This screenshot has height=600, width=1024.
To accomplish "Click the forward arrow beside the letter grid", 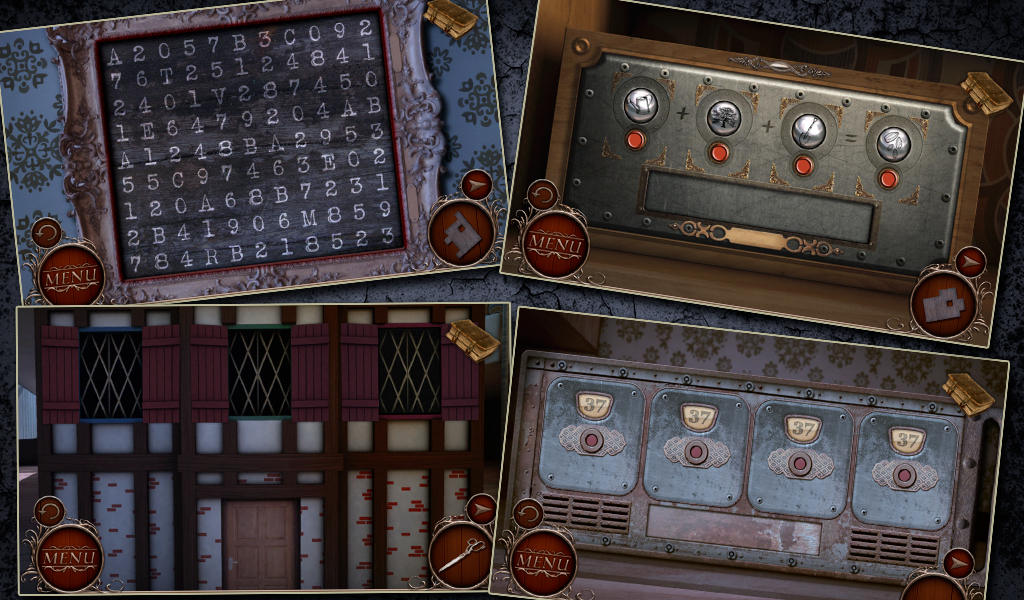I will [477, 183].
